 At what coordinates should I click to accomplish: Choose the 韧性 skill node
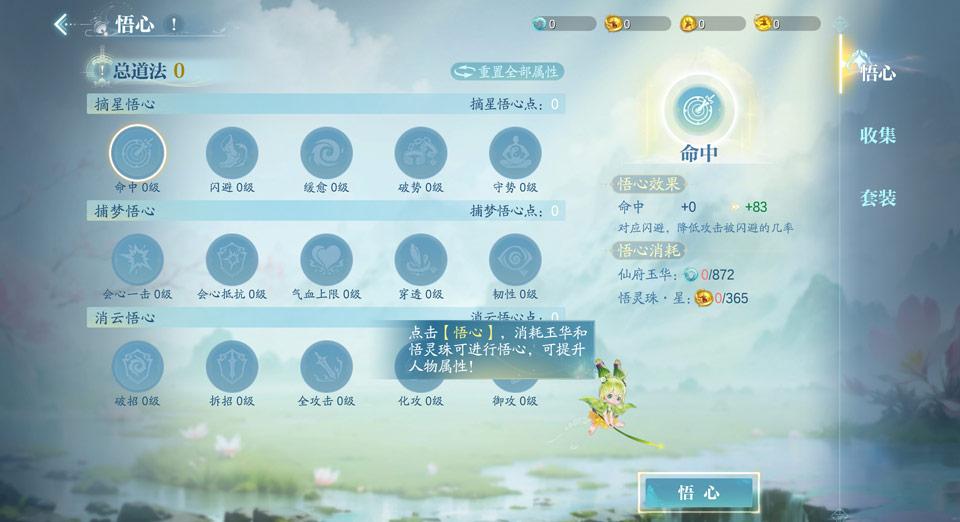coord(515,260)
